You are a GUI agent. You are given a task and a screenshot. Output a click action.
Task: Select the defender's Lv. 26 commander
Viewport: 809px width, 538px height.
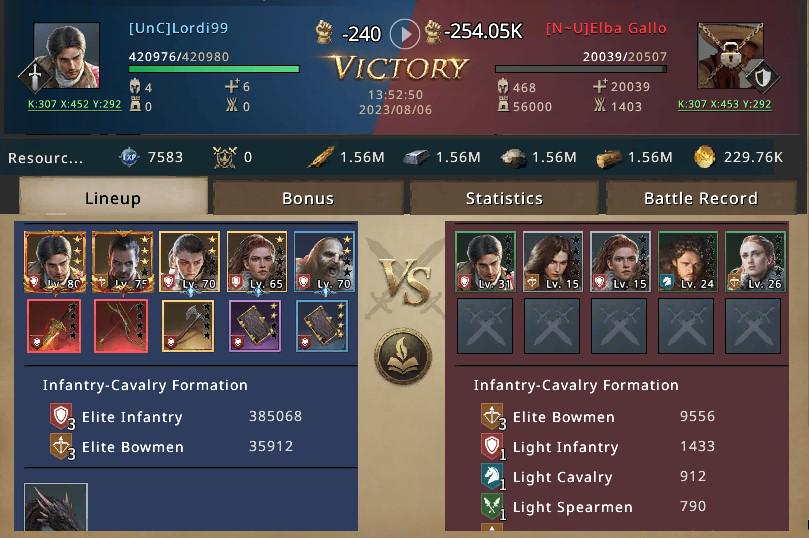(x=755, y=262)
